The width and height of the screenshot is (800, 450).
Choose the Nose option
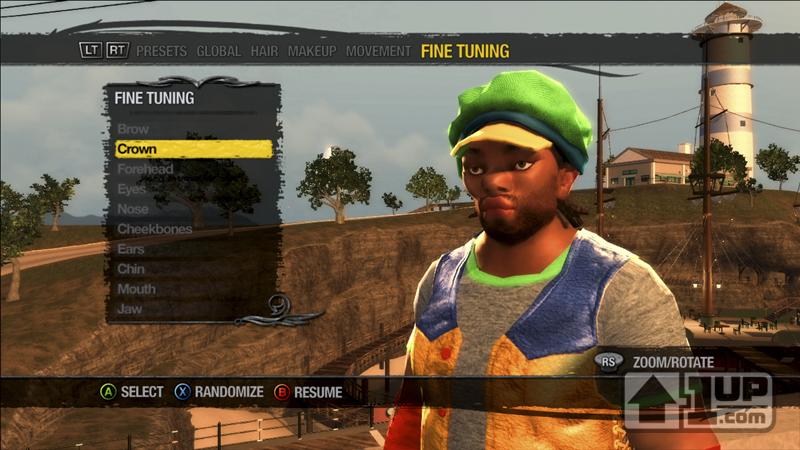133,209
